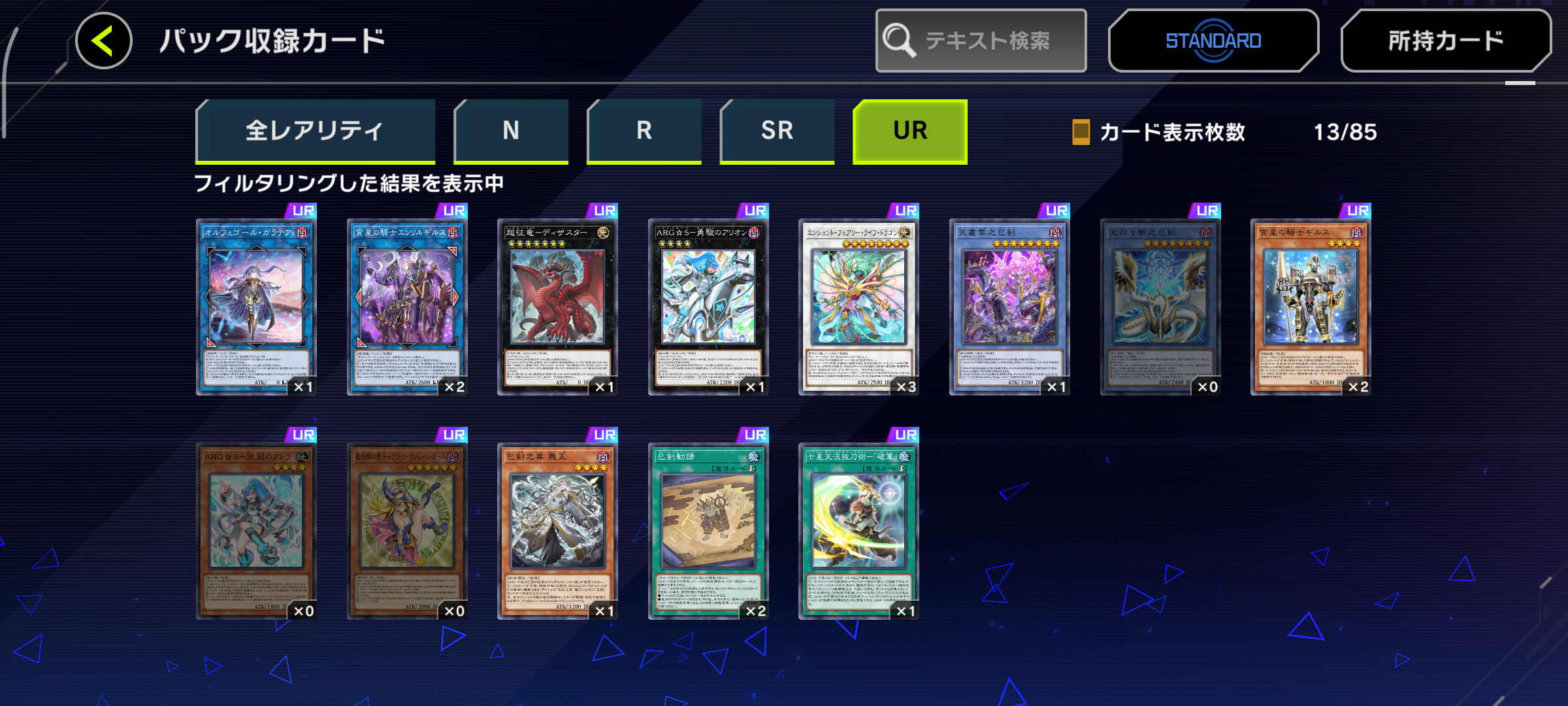Switch to the 全レアリティ tab
The width and height of the screenshot is (1568, 706).
pyautogui.click(x=315, y=131)
